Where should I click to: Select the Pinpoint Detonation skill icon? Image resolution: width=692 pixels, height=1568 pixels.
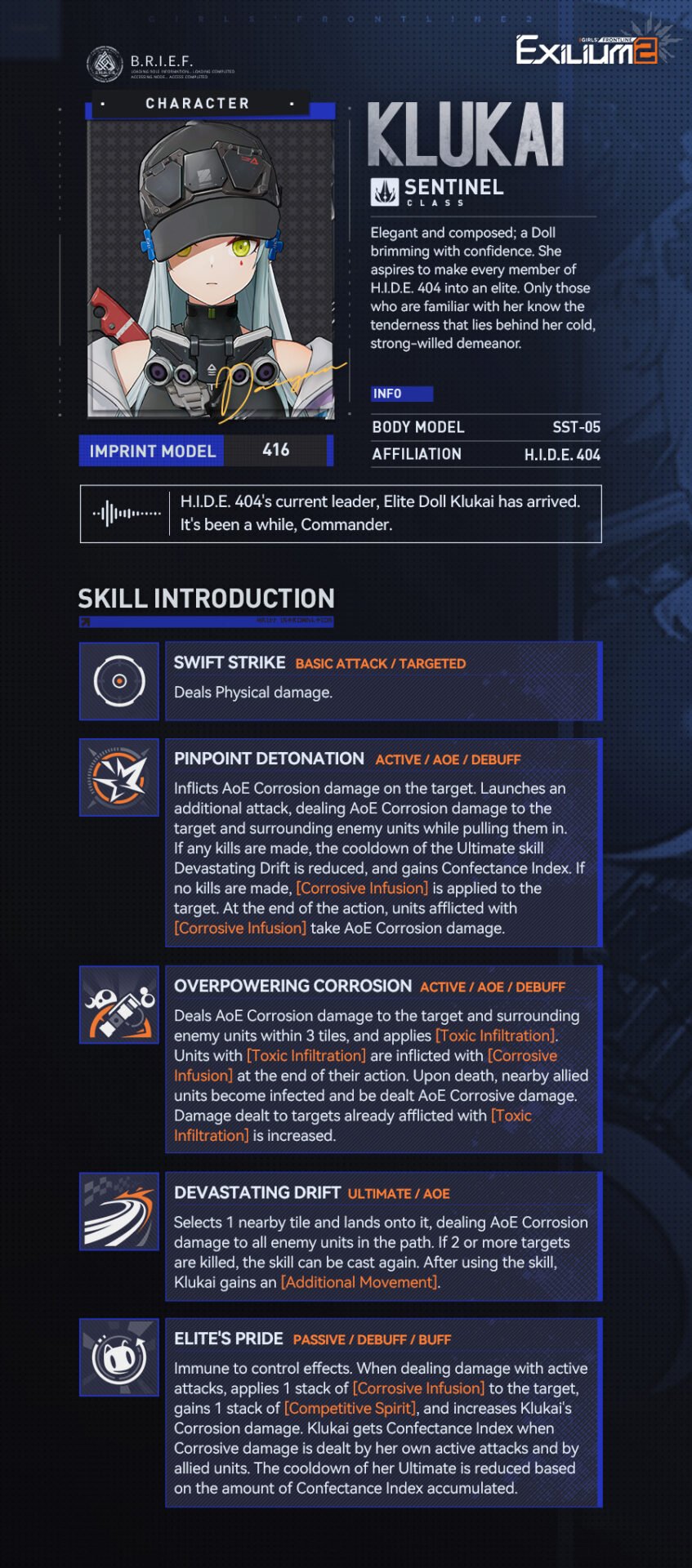(119, 777)
